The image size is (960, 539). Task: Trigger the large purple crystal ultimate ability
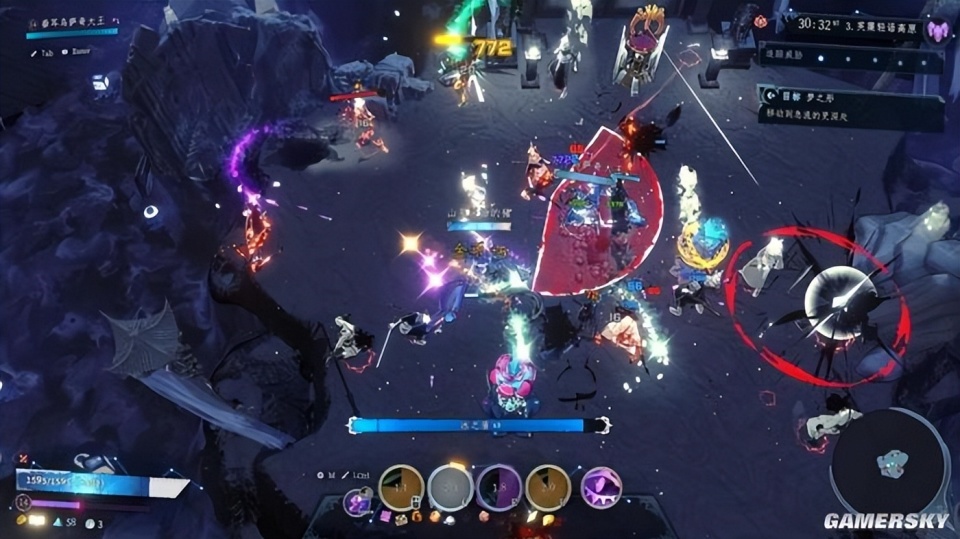[601, 487]
